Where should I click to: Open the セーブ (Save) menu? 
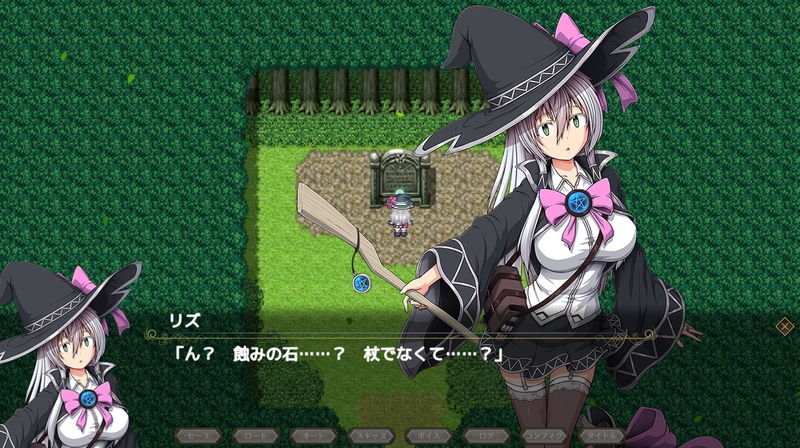click(x=197, y=437)
